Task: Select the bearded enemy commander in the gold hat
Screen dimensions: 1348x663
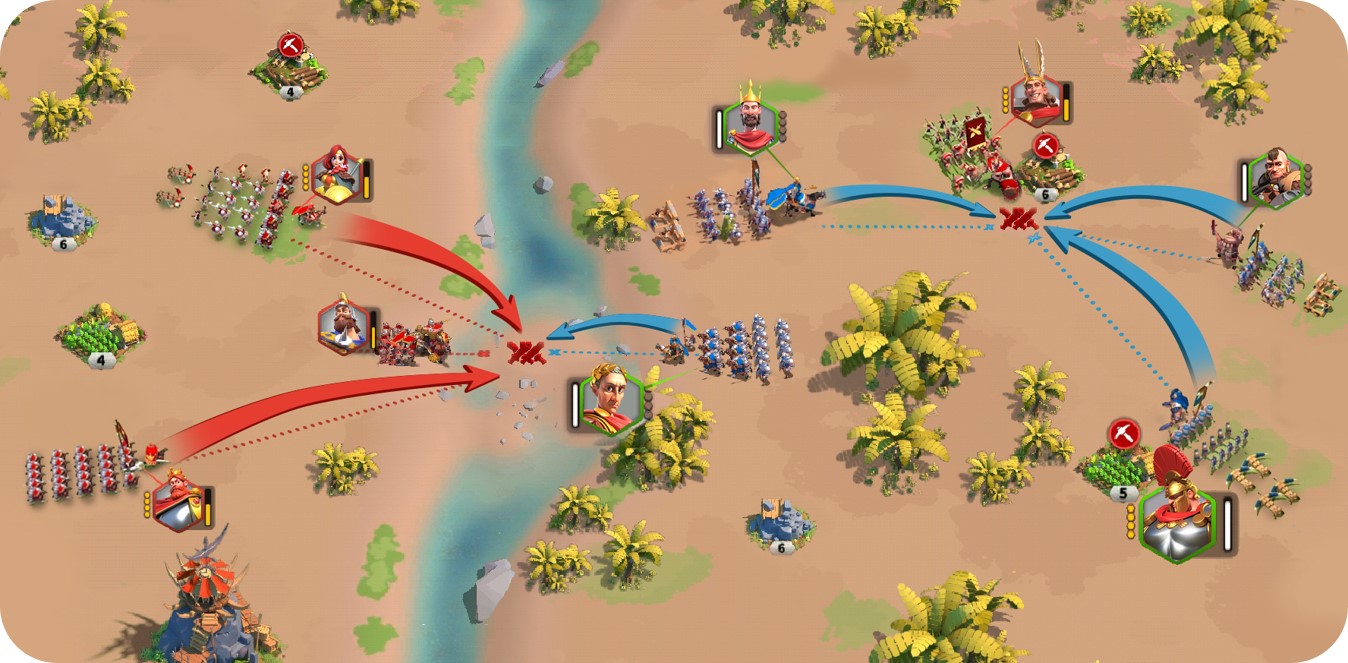Action: (342, 326)
